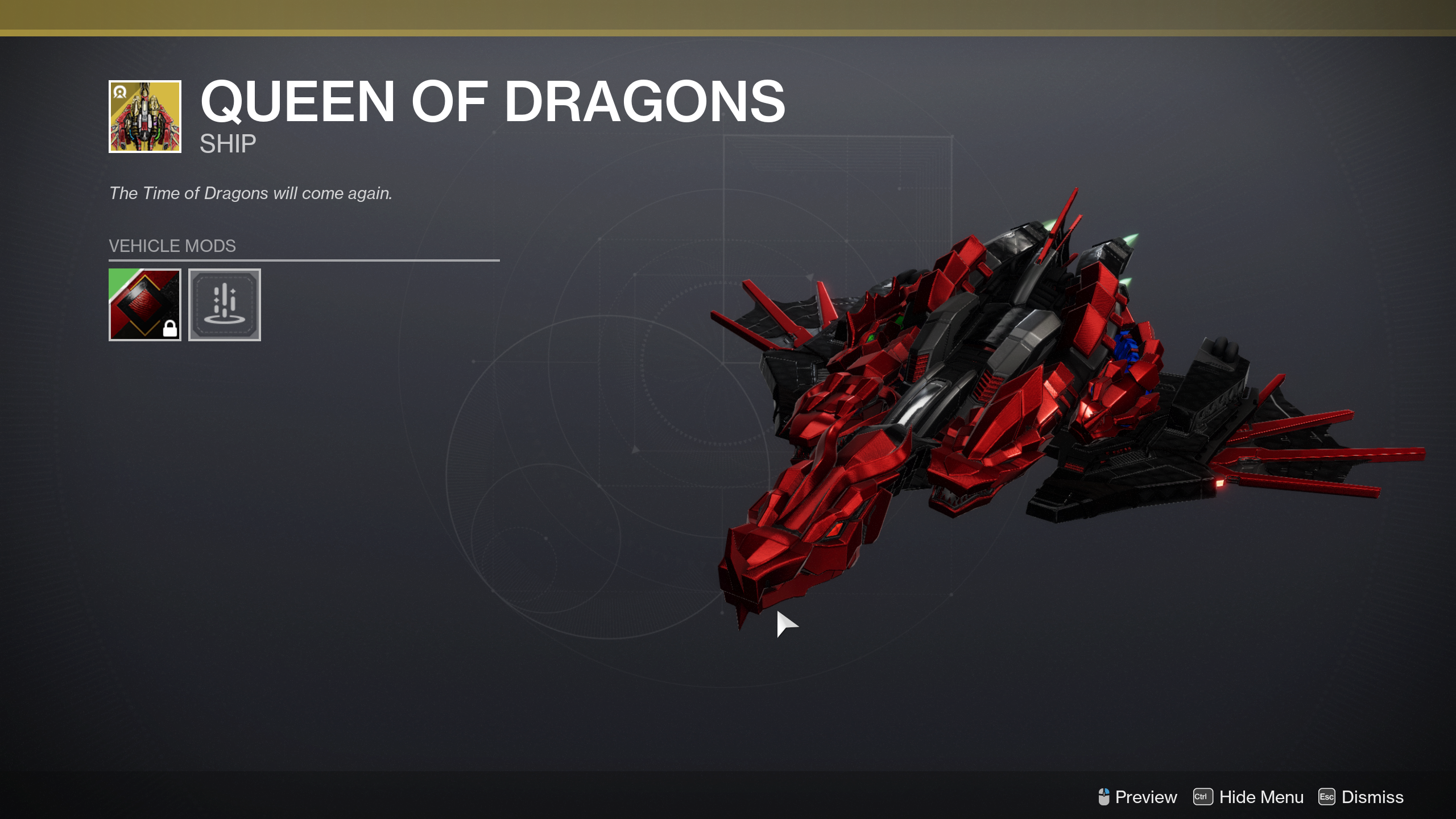Click the Queen of Dragons ship icon
This screenshot has width=1456, height=819.
144,117
